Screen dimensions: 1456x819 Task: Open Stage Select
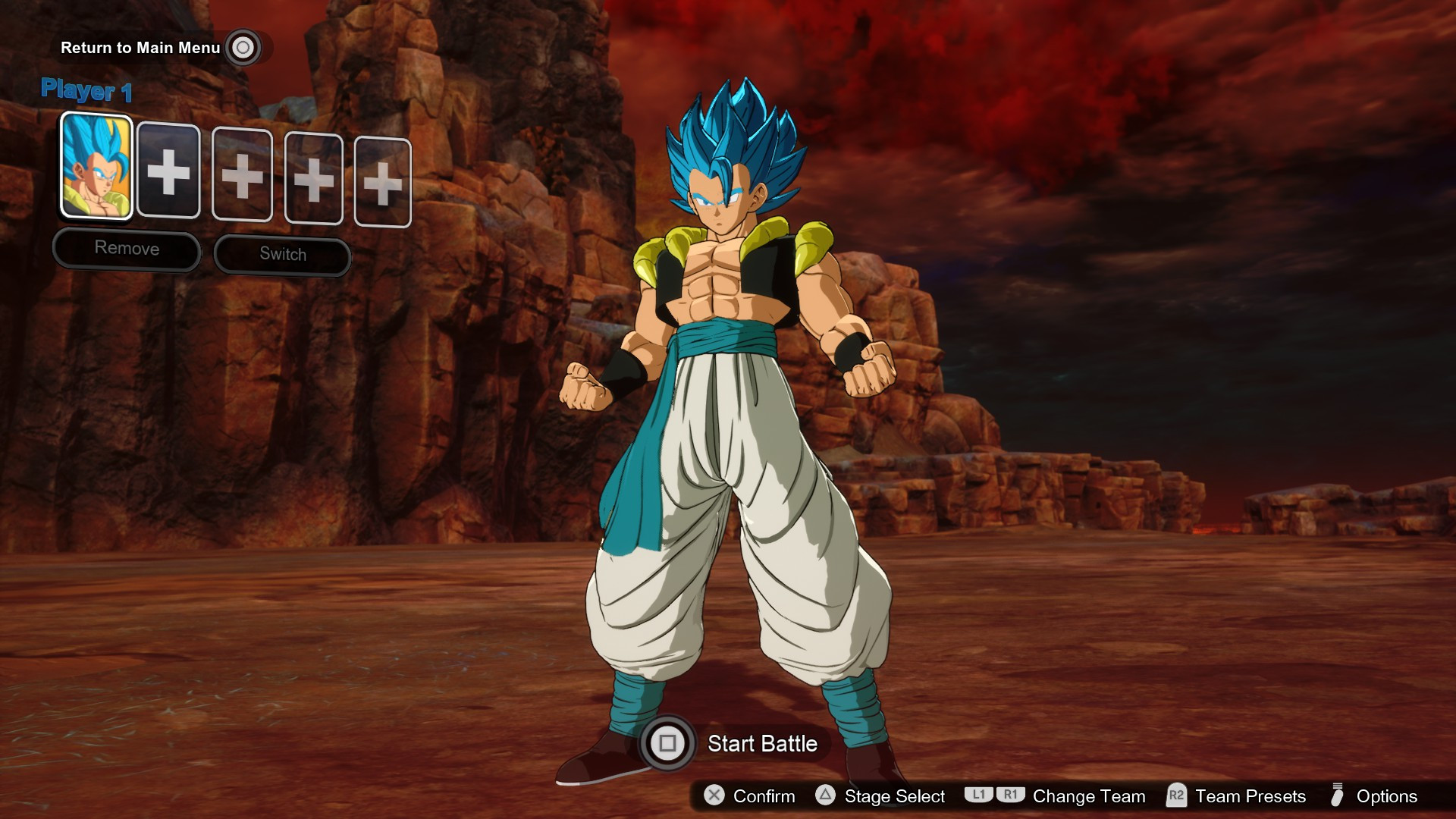pos(893,797)
